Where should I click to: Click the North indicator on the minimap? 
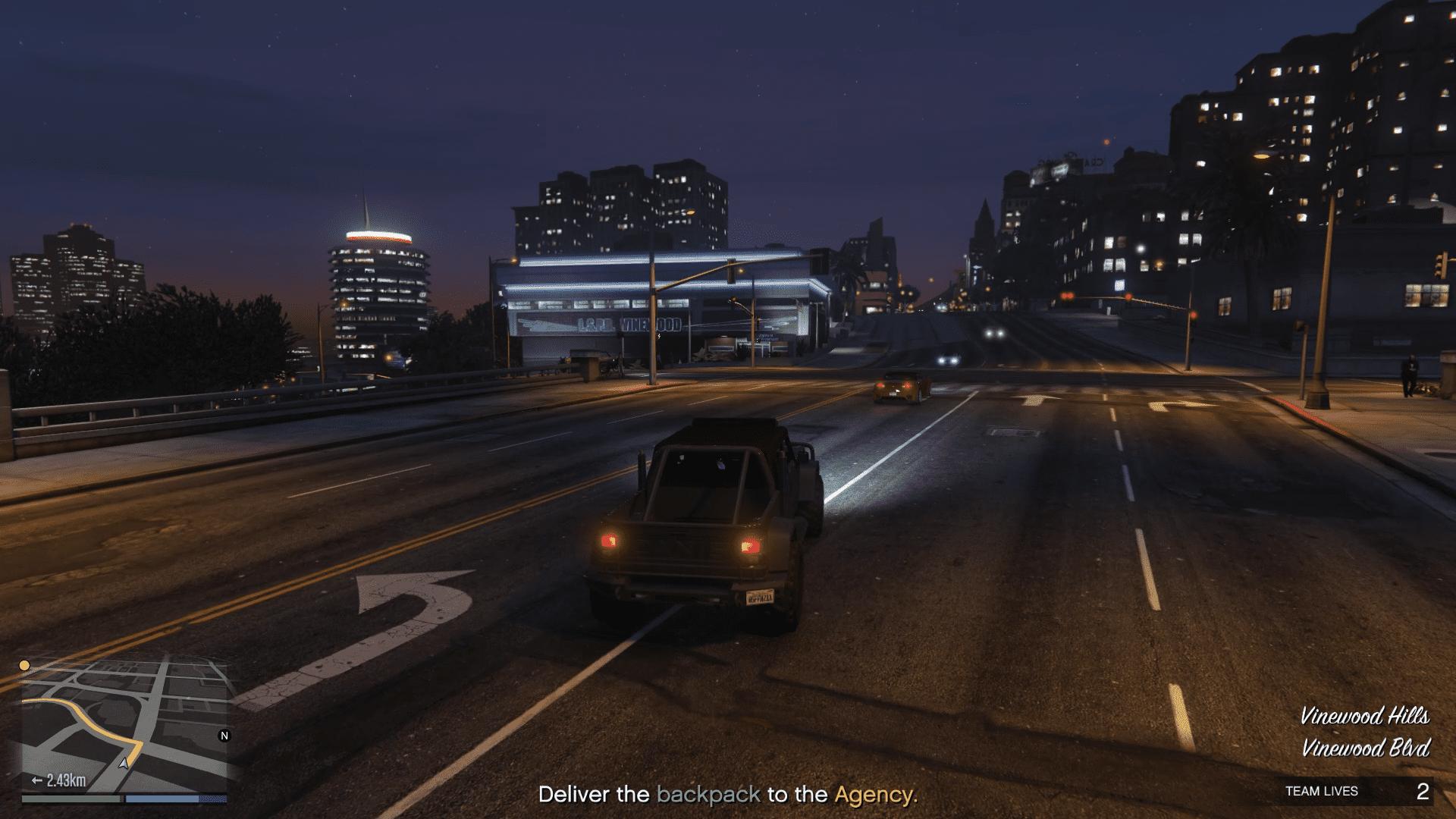tap(224, 735)
